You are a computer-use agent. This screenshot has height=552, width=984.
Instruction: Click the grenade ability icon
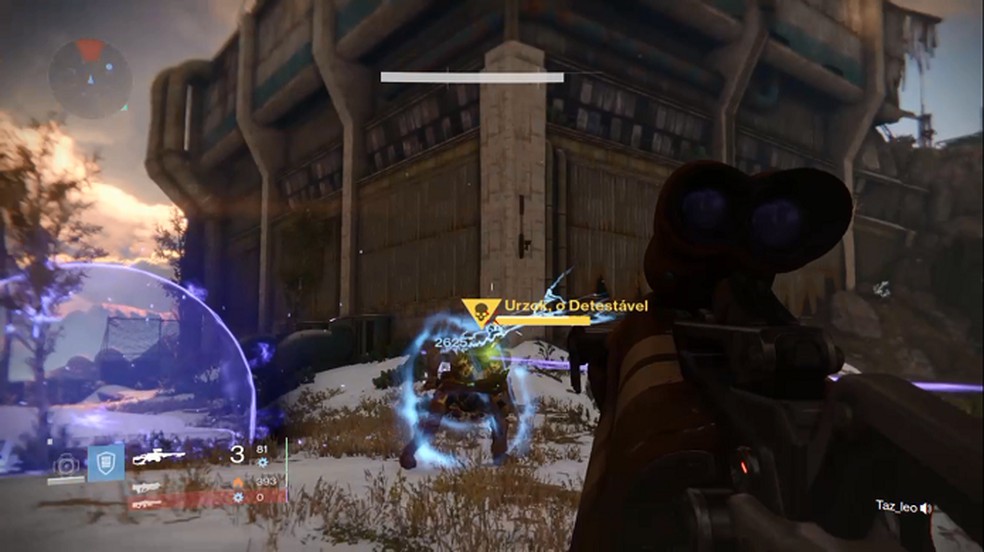click(x=66, y=464)
